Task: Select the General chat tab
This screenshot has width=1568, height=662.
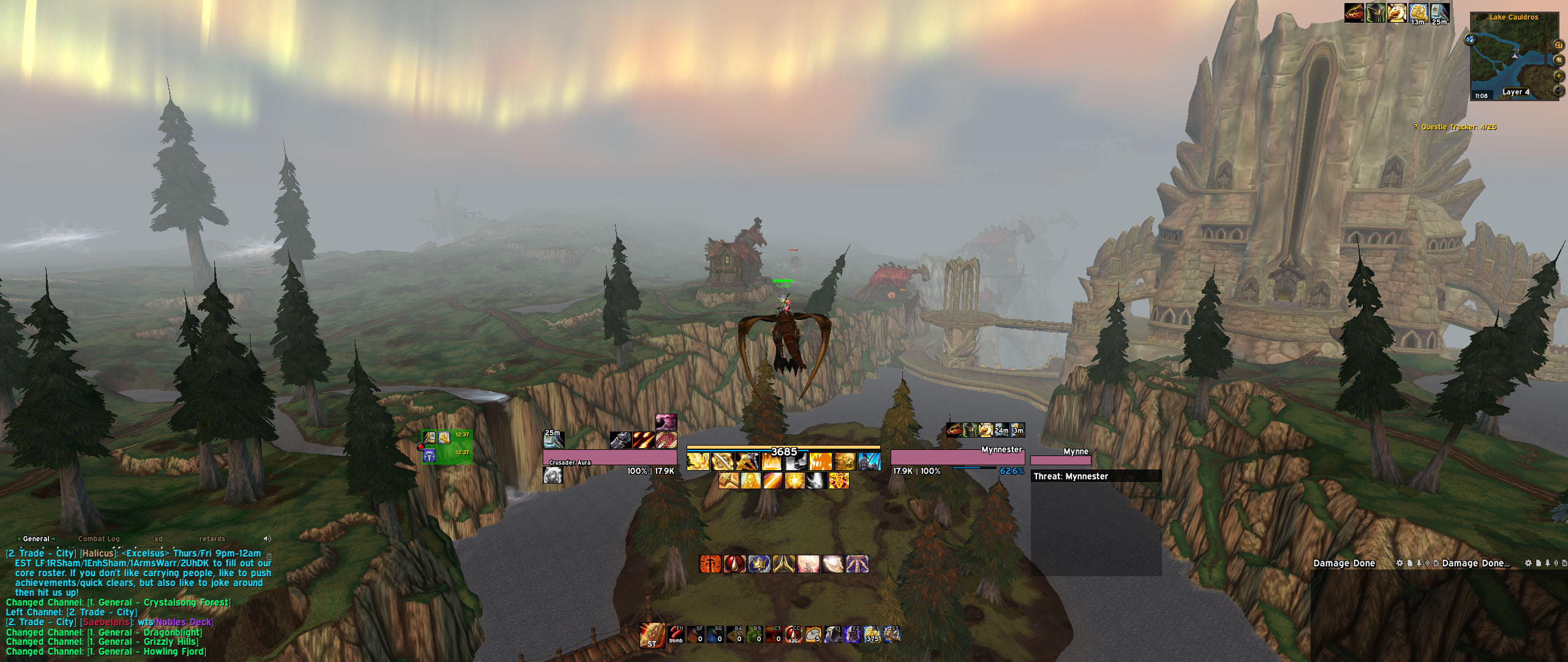Action: [36, 539]
